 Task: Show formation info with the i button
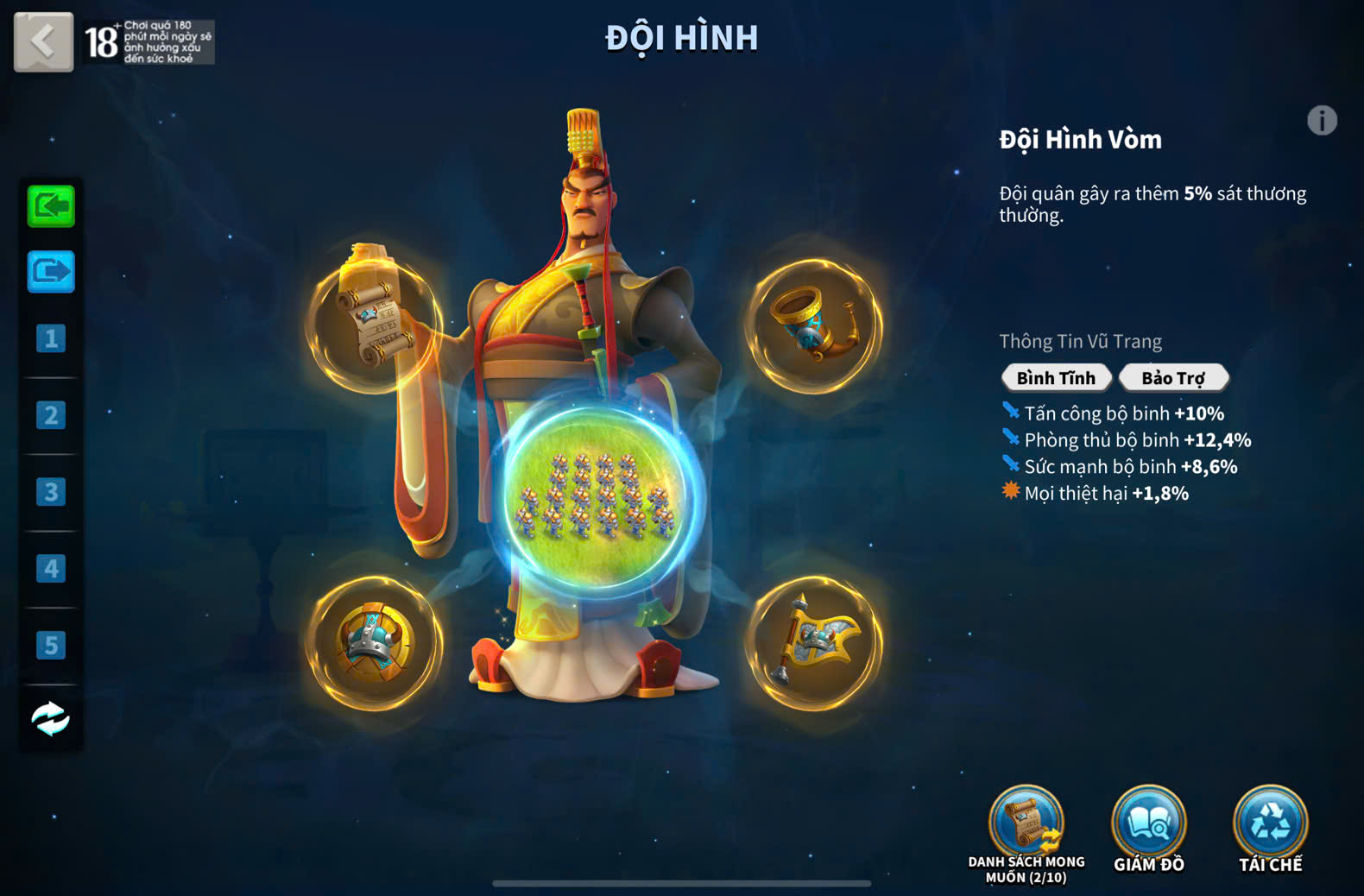tap(1322, 121)
